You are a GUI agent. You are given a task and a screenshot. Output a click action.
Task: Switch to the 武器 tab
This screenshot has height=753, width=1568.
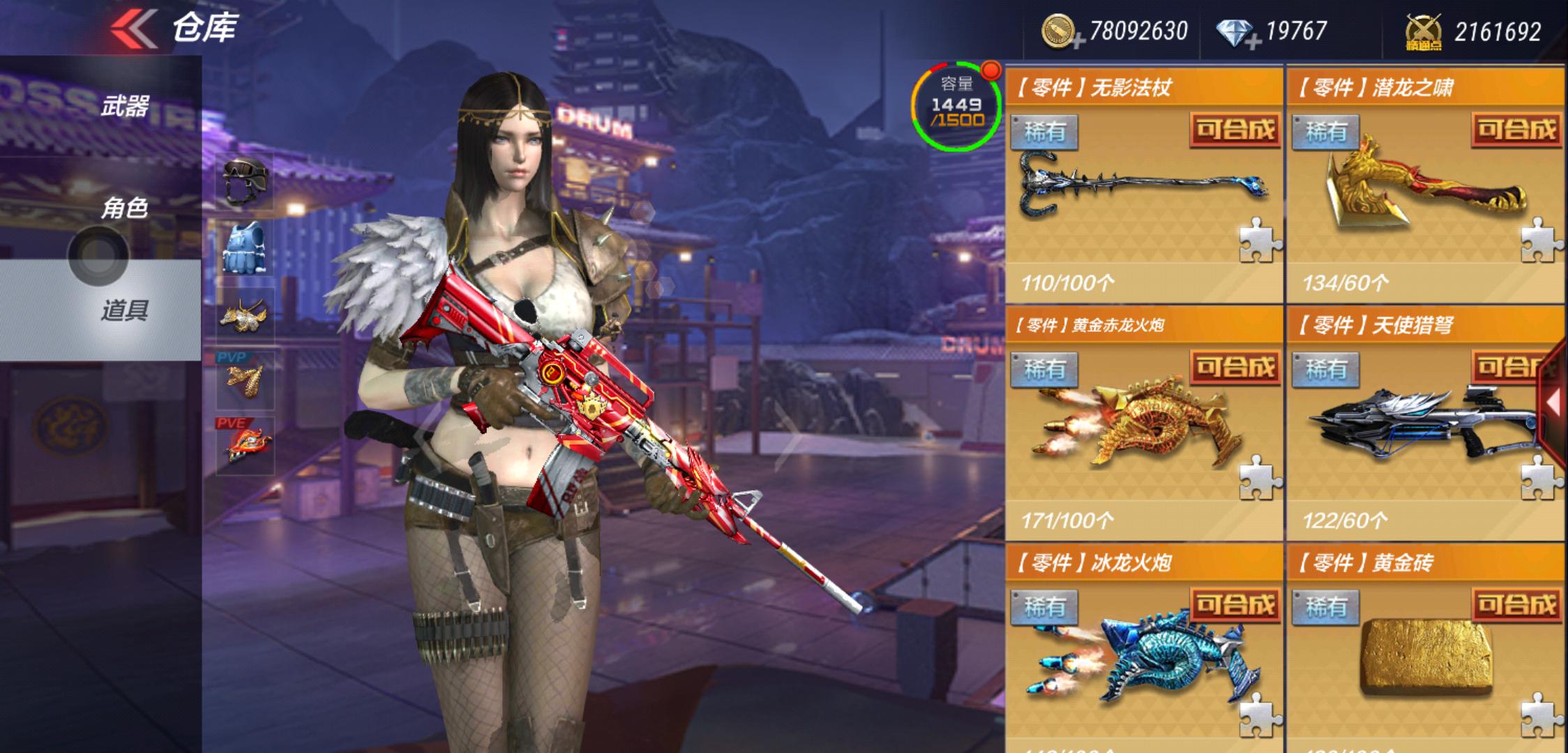[124, 106]
